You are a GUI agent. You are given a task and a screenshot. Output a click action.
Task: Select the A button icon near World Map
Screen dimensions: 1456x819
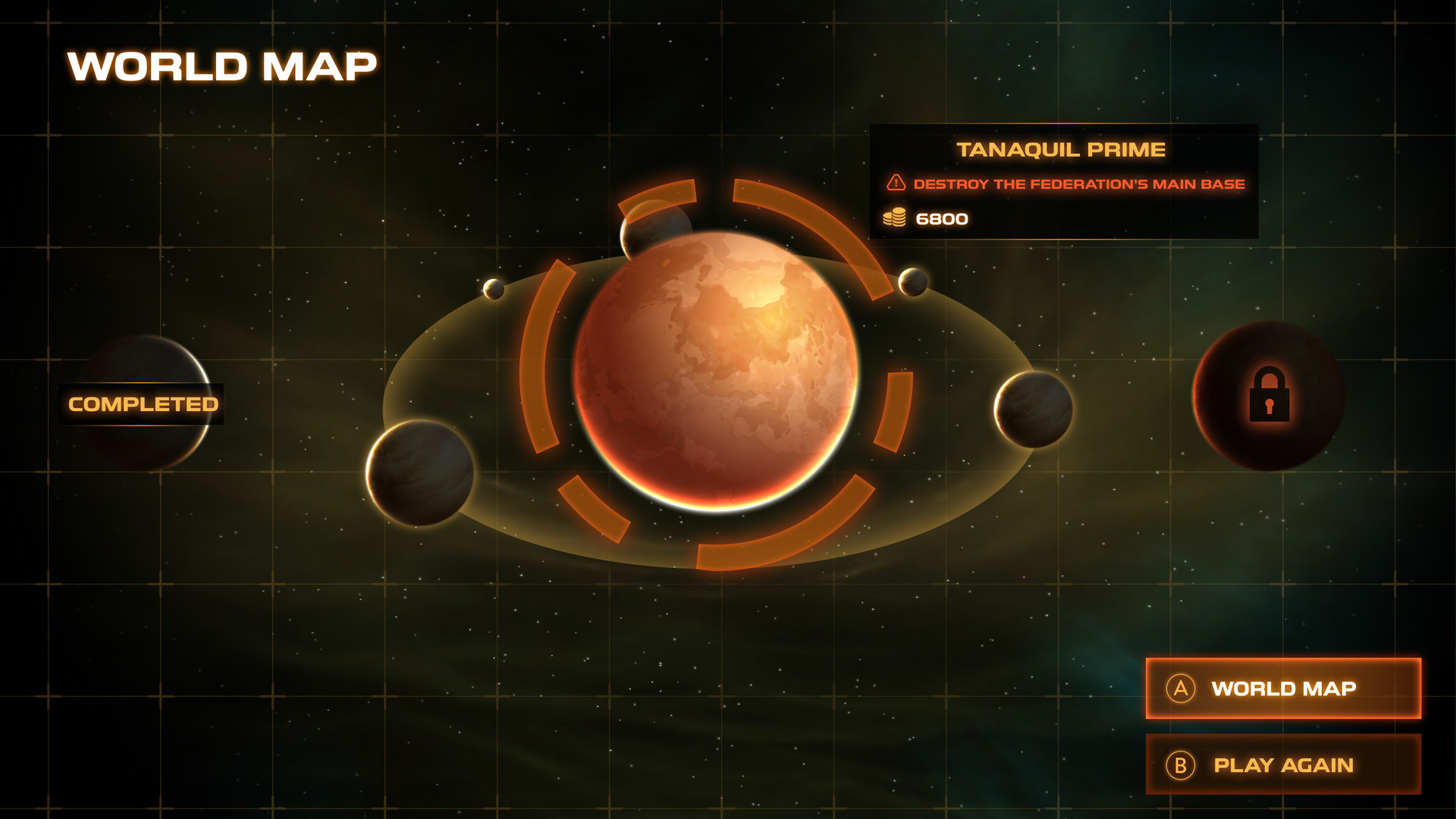[1181, 689]
